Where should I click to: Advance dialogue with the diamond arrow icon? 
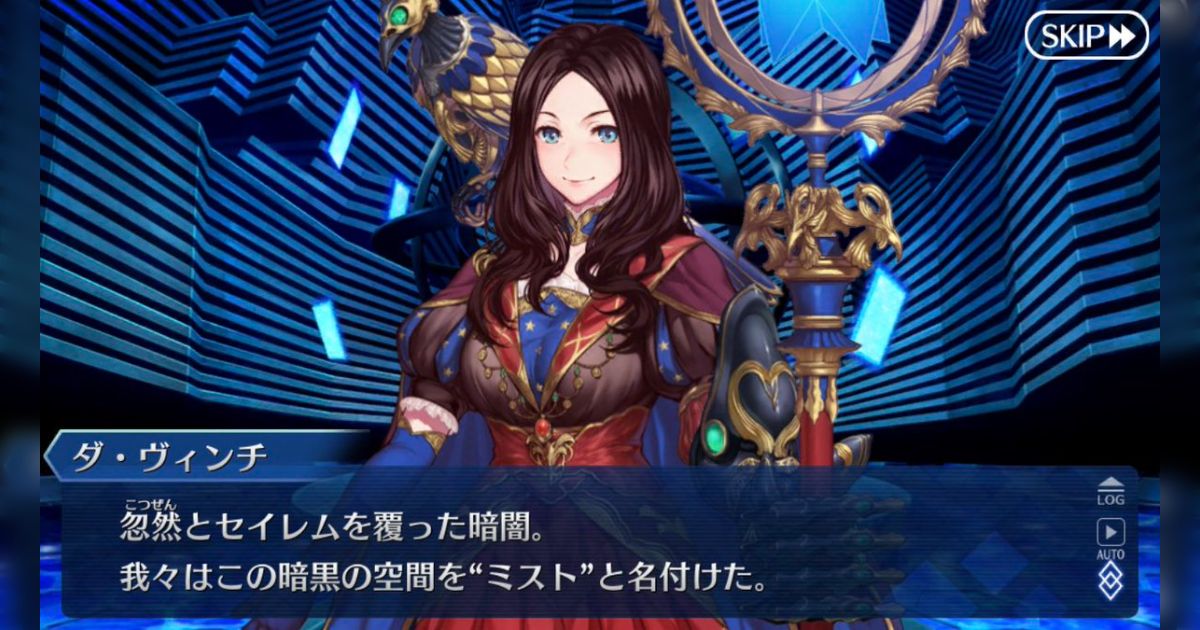coord(1110,580)
